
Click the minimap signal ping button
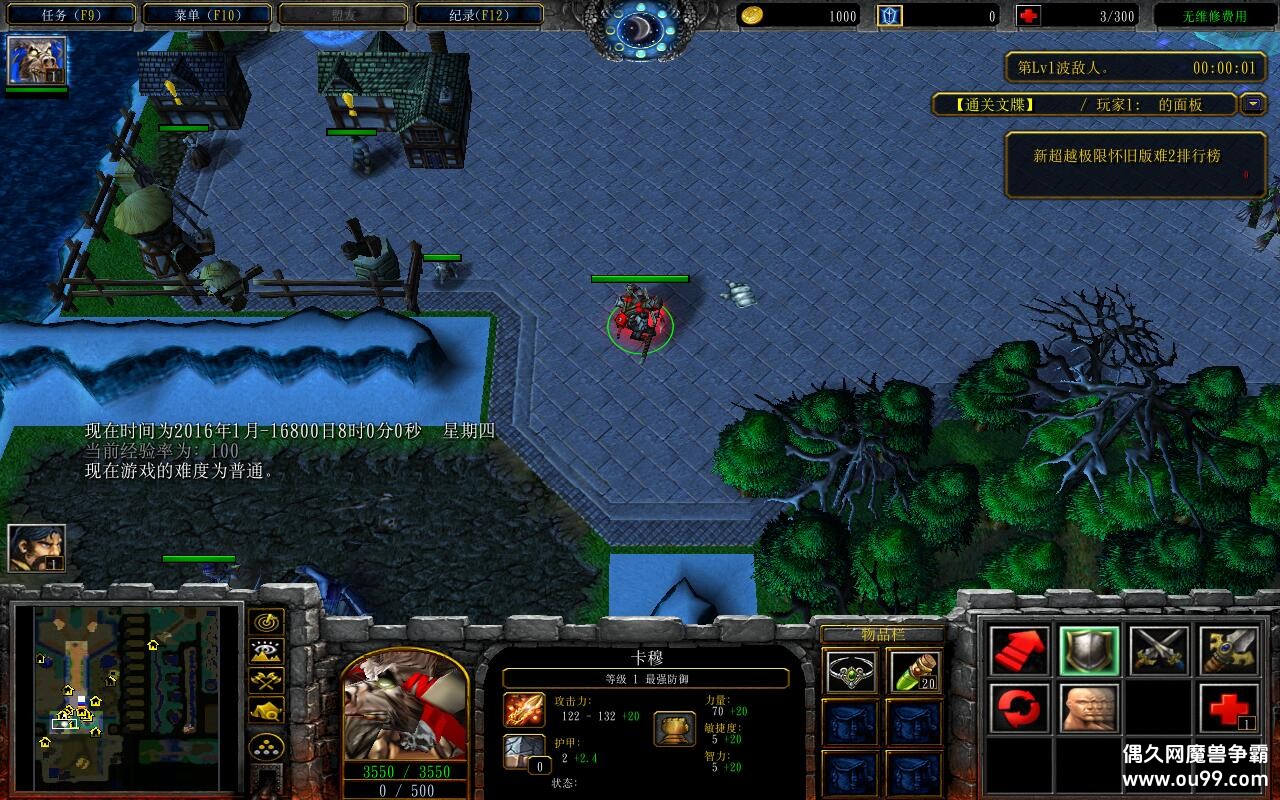(267, 622)
